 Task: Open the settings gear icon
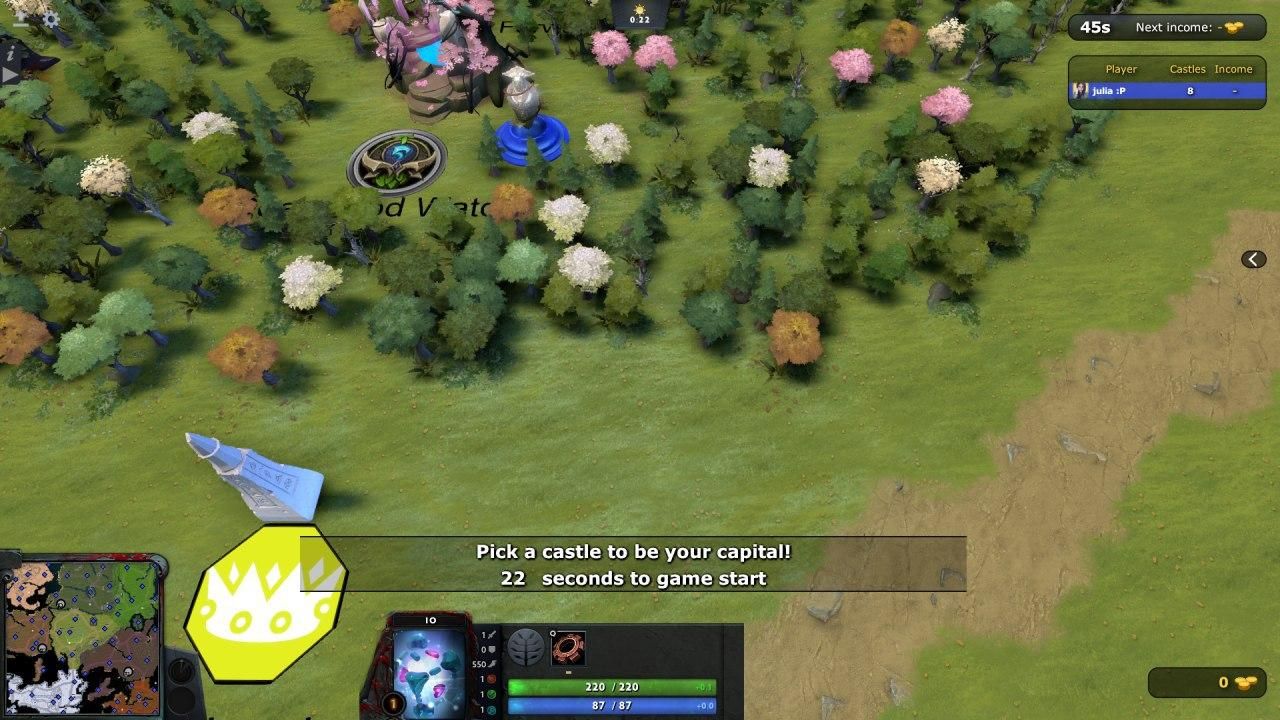[x=50, y=18]
